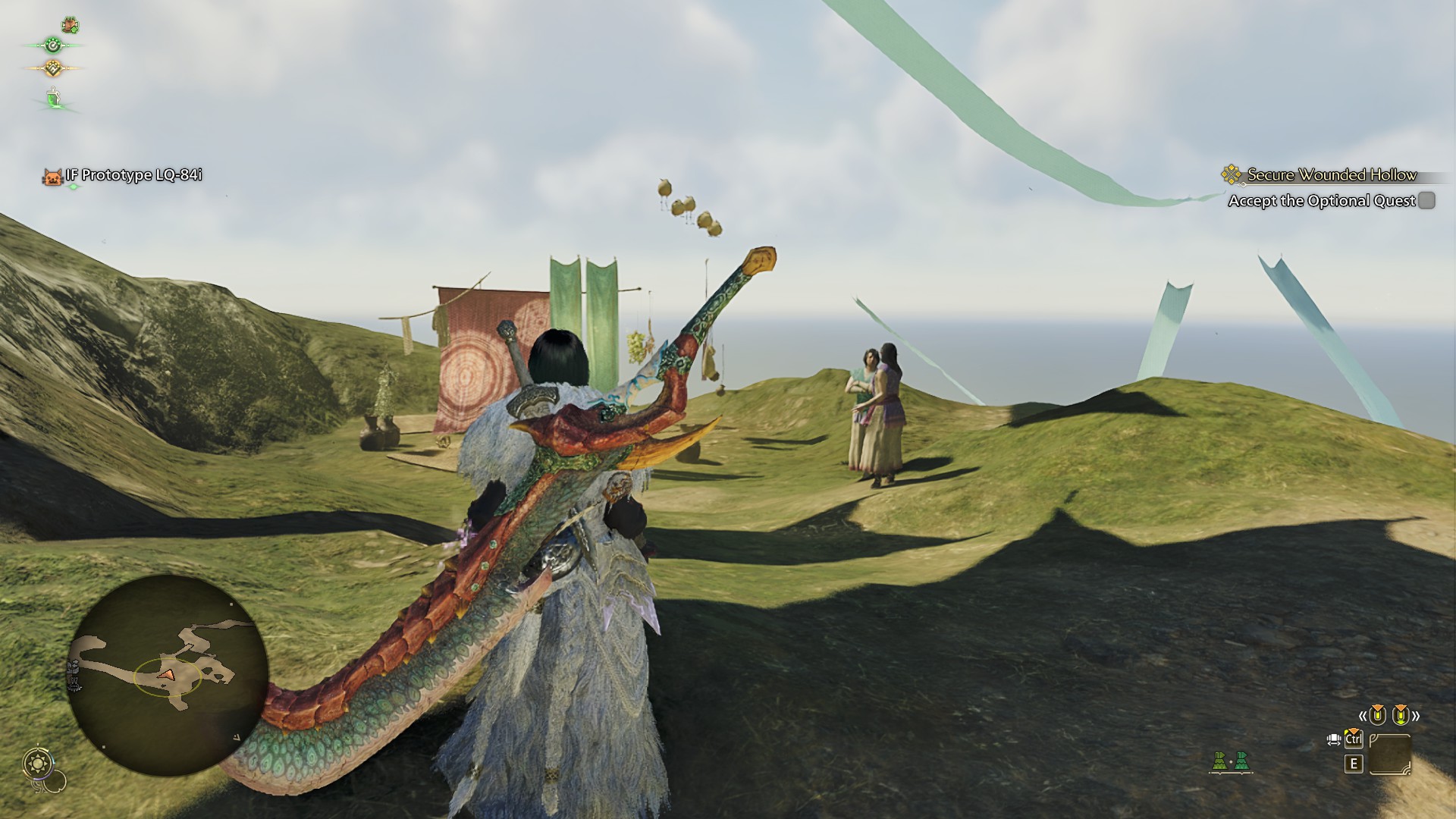Select the IF Prototype LQ-84i palico entry
Screen dimensions: 1456x819
(124, 176)
